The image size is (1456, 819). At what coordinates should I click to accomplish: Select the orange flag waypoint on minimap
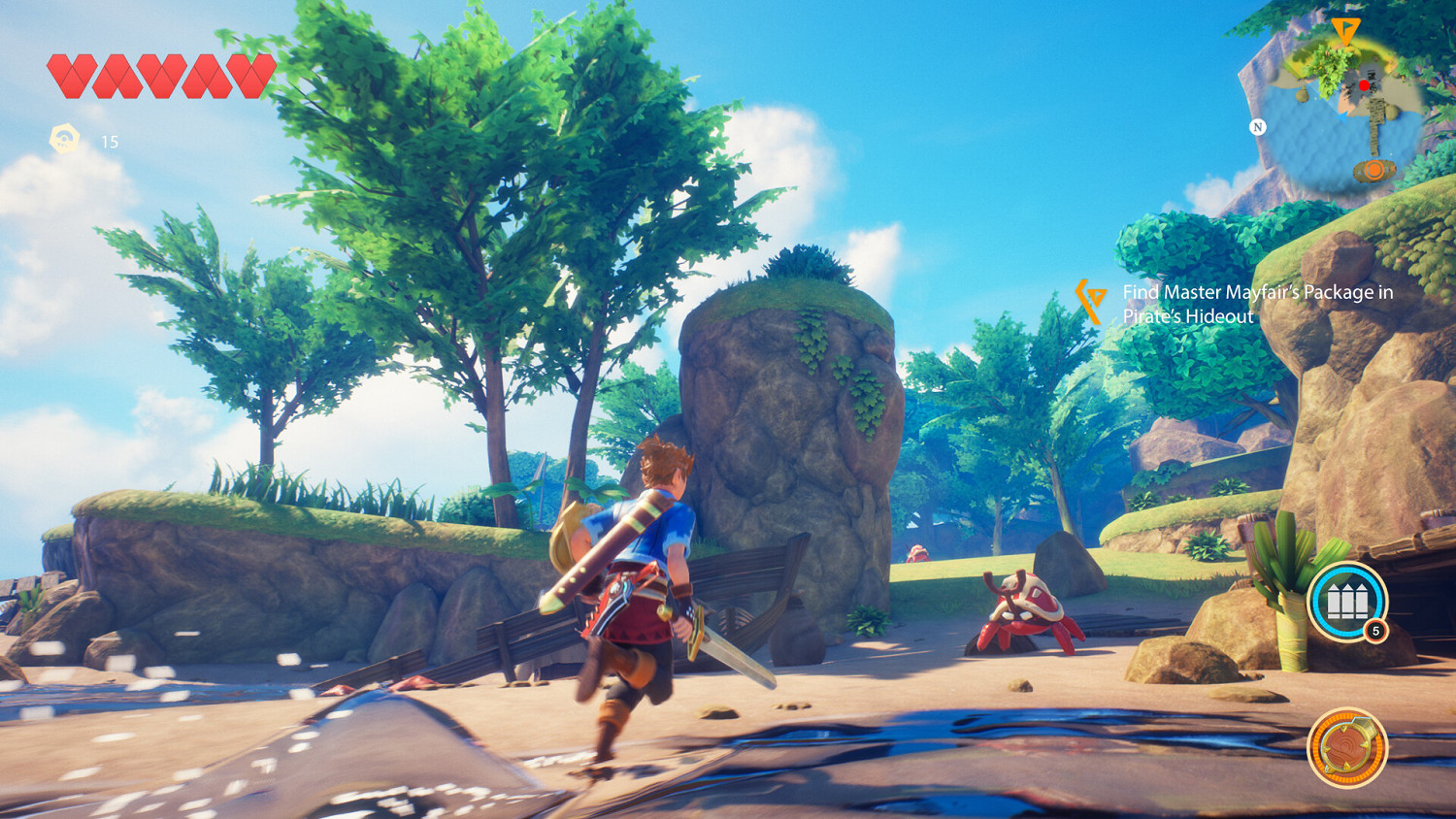[x=1346, y=30]
